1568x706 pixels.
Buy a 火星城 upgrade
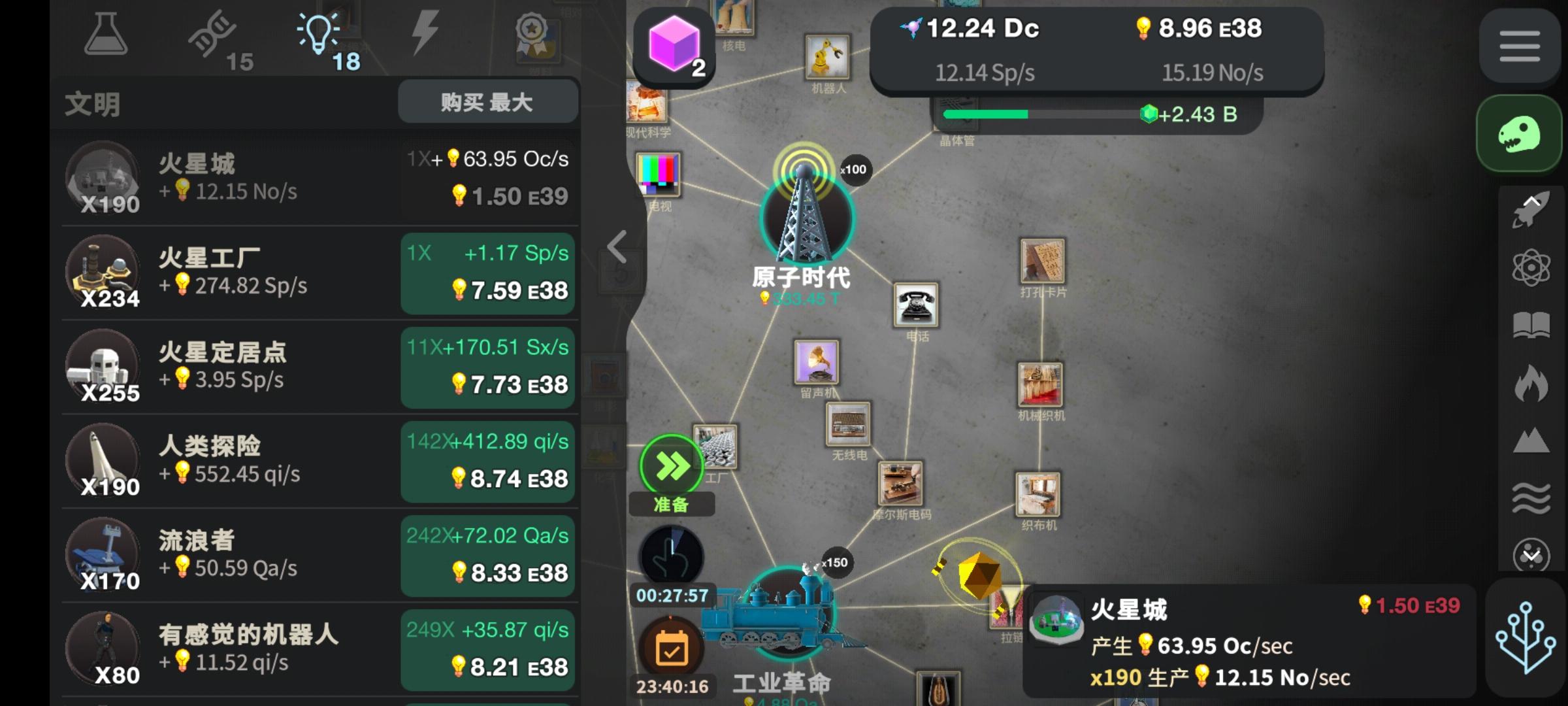tap(488, 180)
